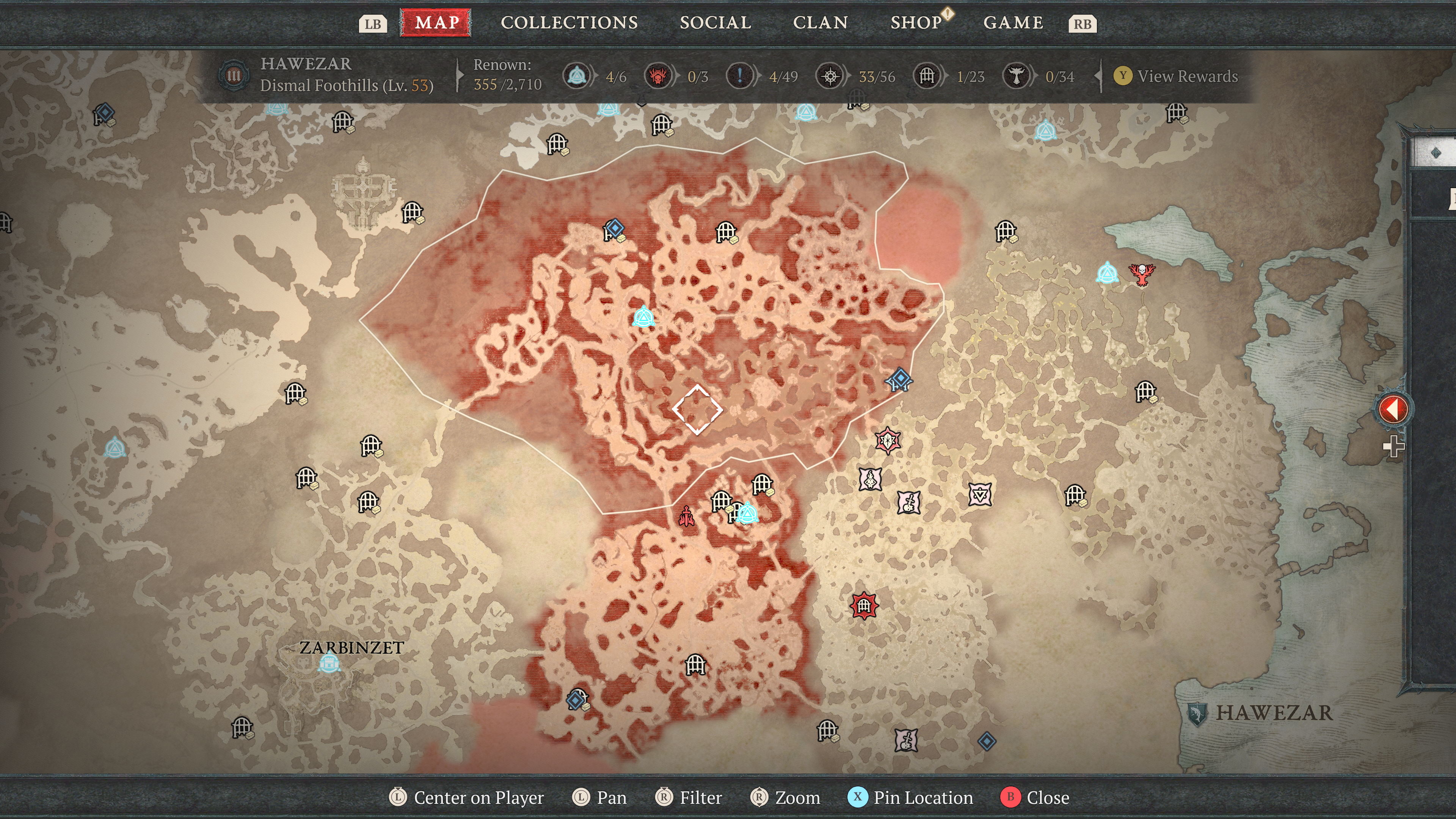Go to the Clan tab
1456x819 pixels.
(x=820, y=23)
